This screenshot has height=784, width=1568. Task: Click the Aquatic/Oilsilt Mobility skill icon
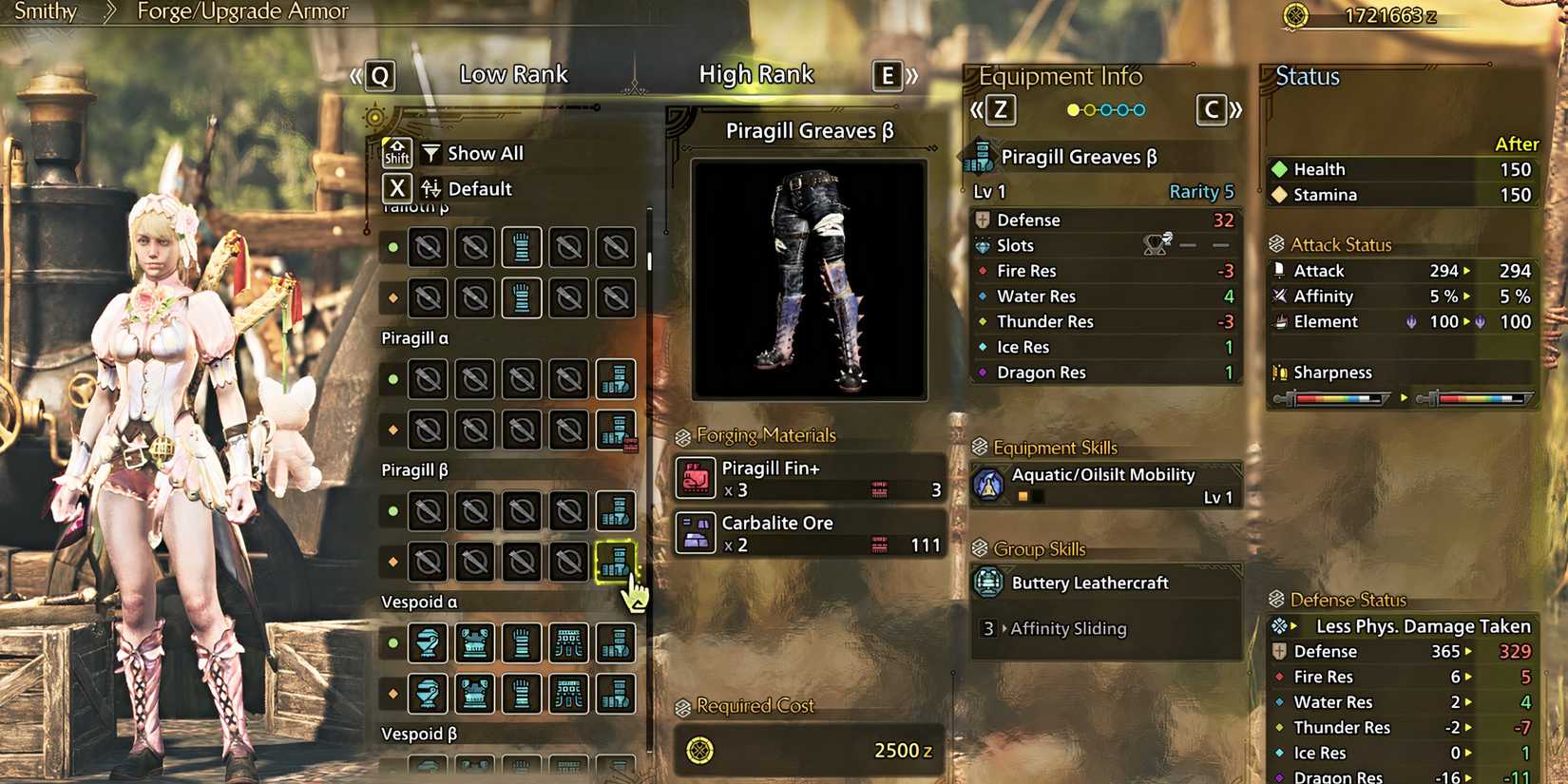988,484
